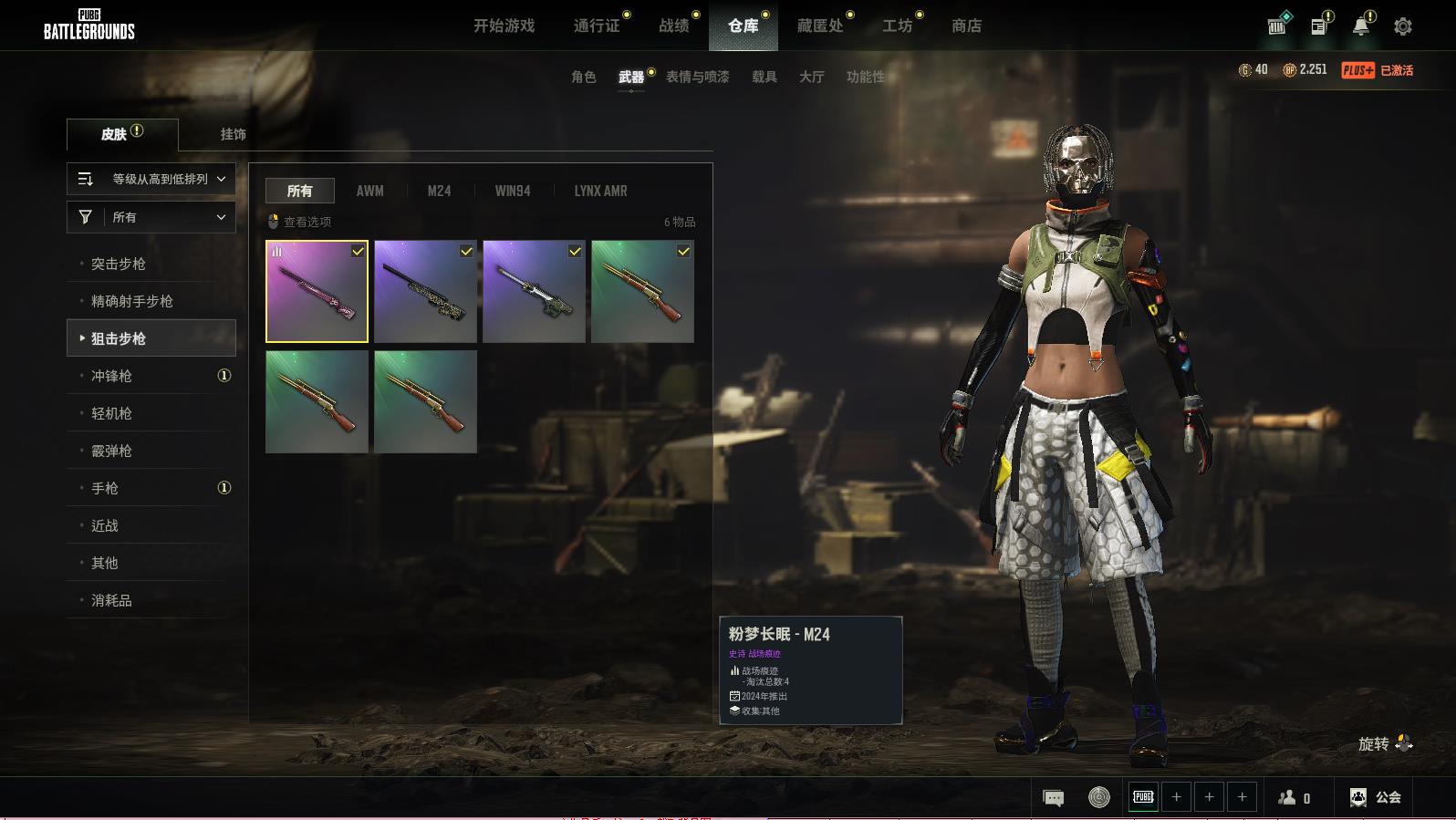The image size is (1456, 820).
Task: Open the notifications bell
Action: click(1360, 26)
